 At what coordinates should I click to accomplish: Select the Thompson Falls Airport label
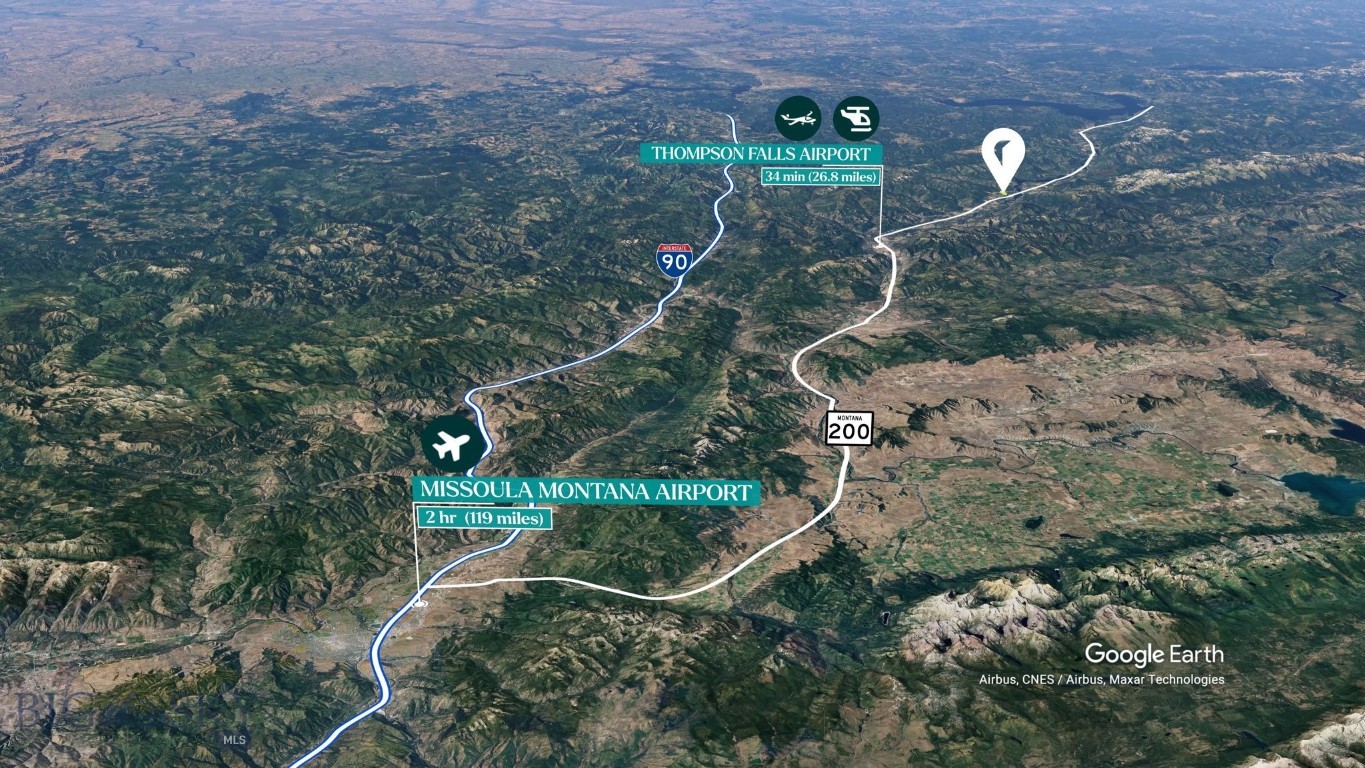(x=761, y=153)
